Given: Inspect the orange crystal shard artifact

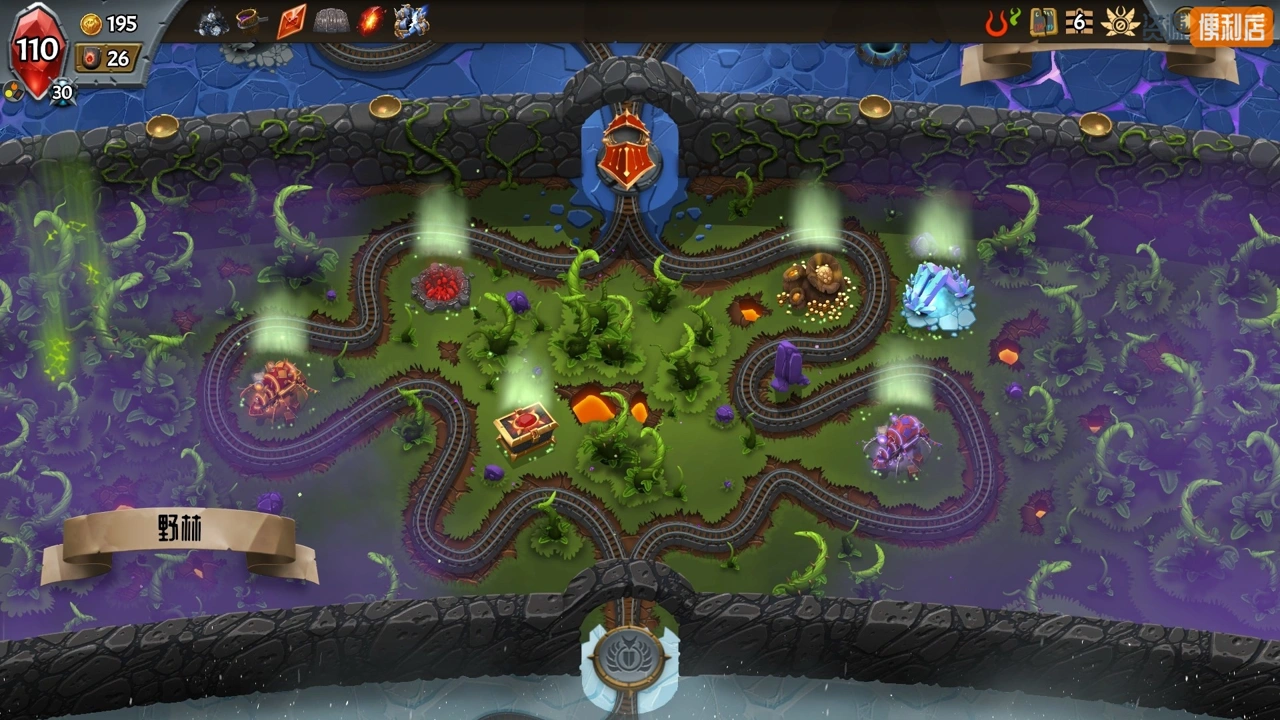Looking at the screenshot, I should click(291, 21).
